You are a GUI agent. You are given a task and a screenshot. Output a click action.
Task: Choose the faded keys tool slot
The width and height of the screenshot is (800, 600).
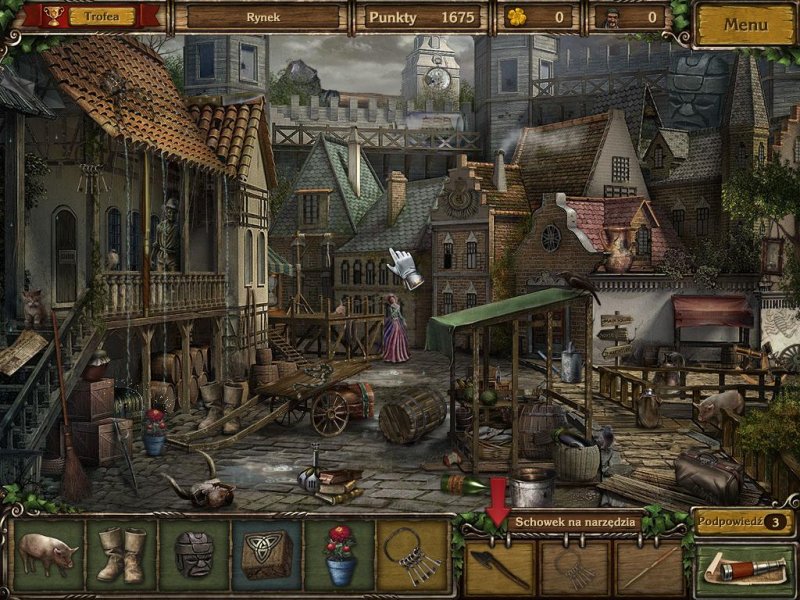tap(575, 568)
